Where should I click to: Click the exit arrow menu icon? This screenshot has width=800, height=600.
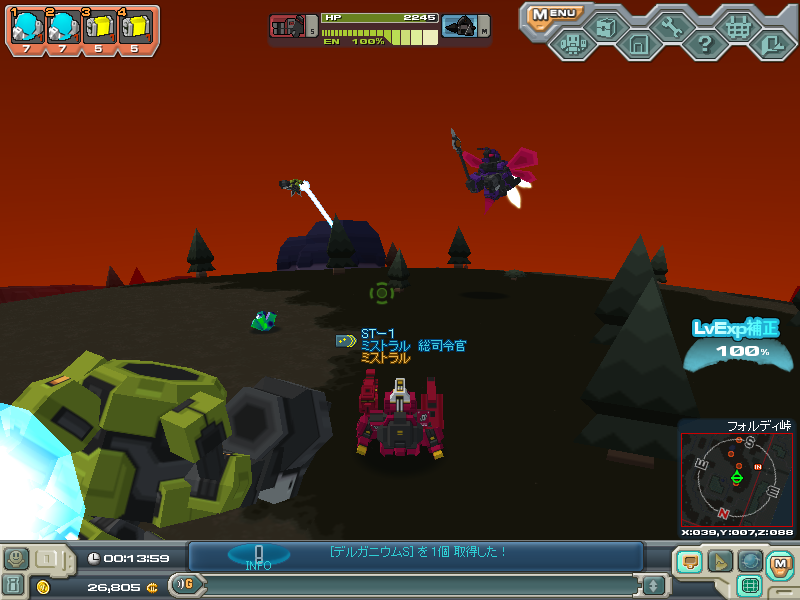[x=771, y=43]
